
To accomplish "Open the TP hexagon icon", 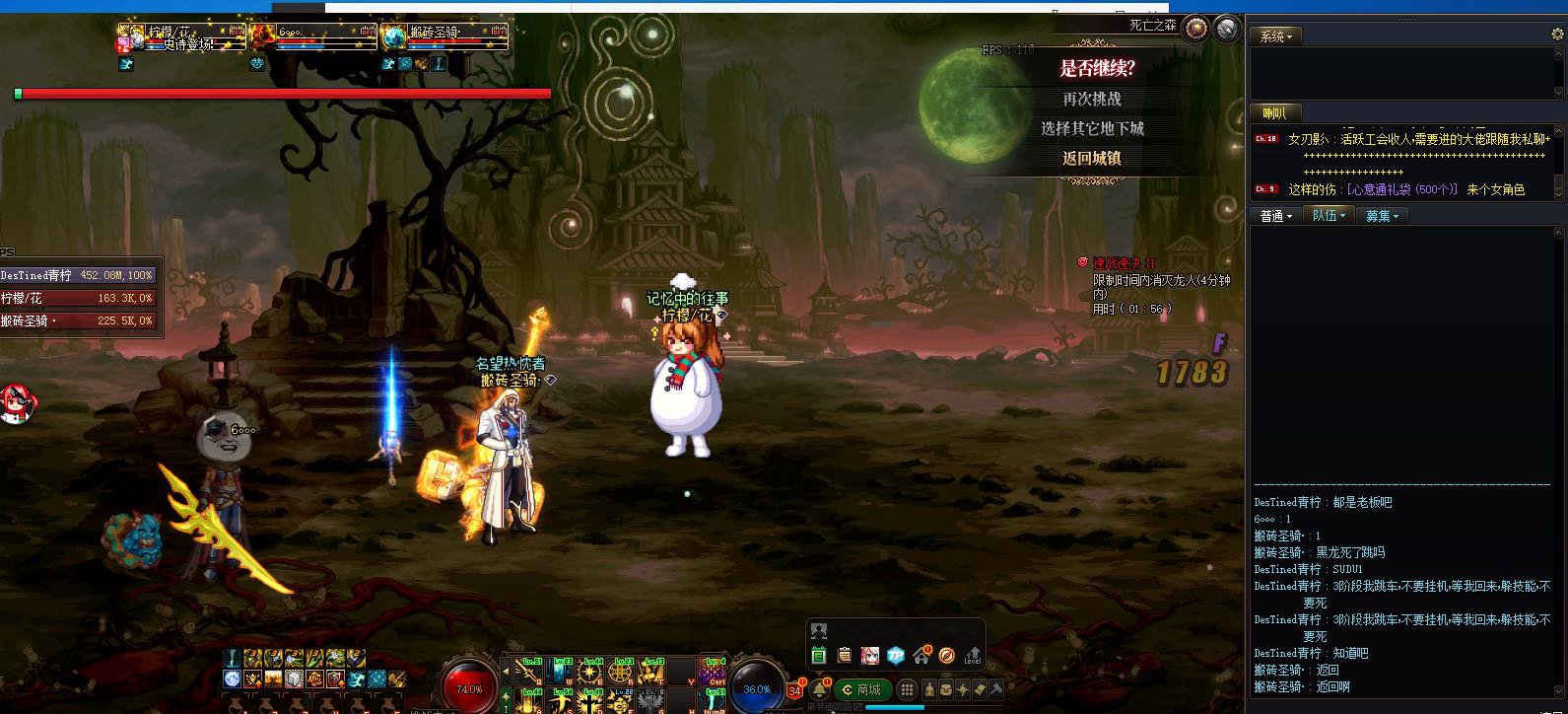I will pos(895,655).
